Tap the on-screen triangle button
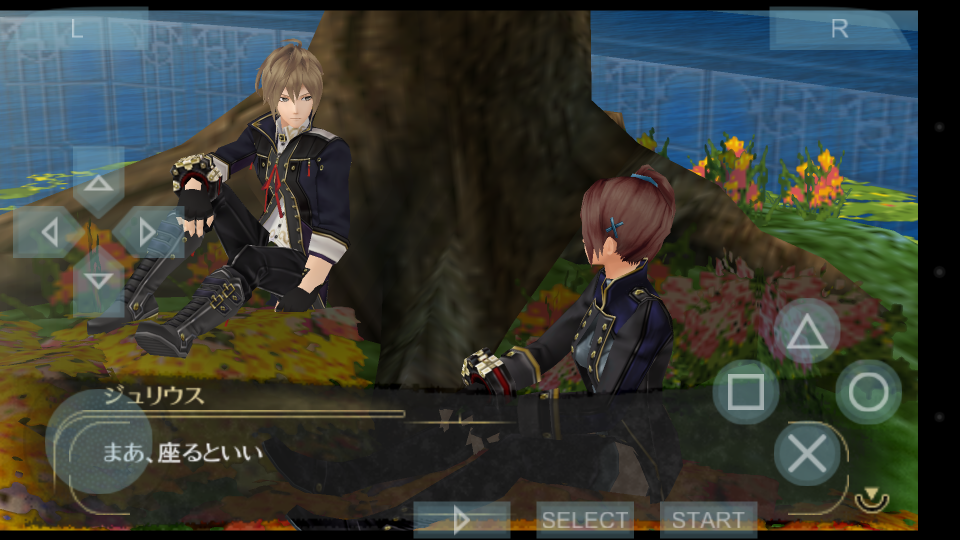This screenshot has width=960, height=540. (807, 332)
